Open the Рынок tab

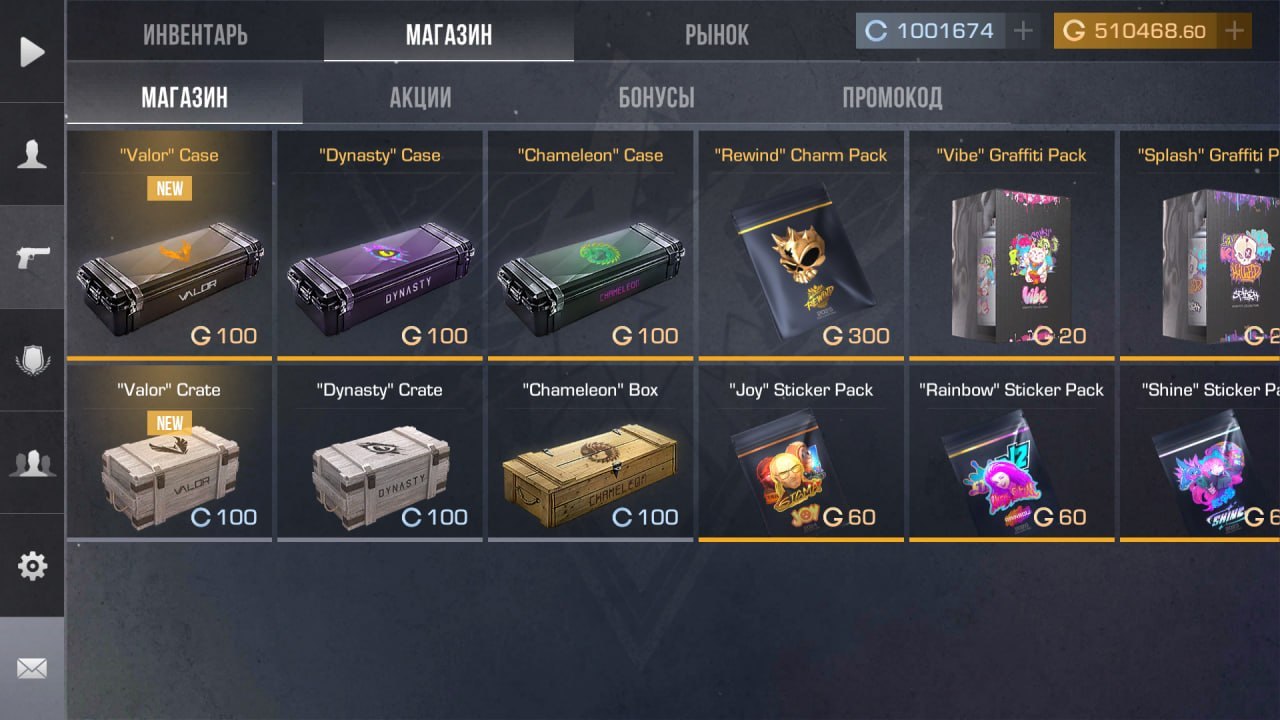(x=716, y=35)
